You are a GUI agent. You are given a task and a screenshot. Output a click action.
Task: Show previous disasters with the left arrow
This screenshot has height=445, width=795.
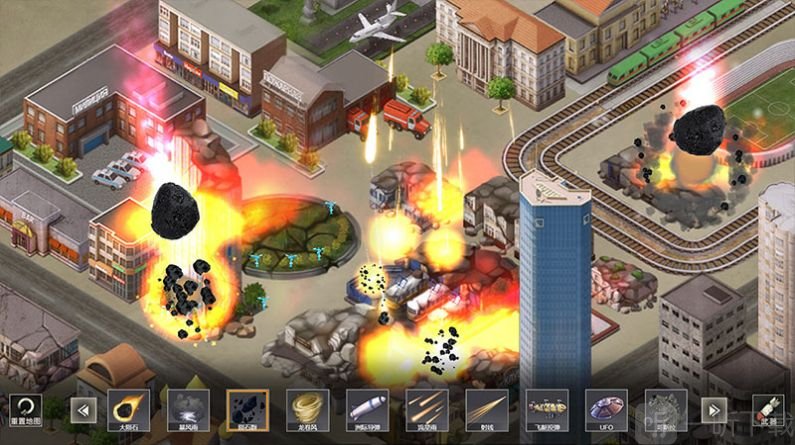click(x=83, y=409)
